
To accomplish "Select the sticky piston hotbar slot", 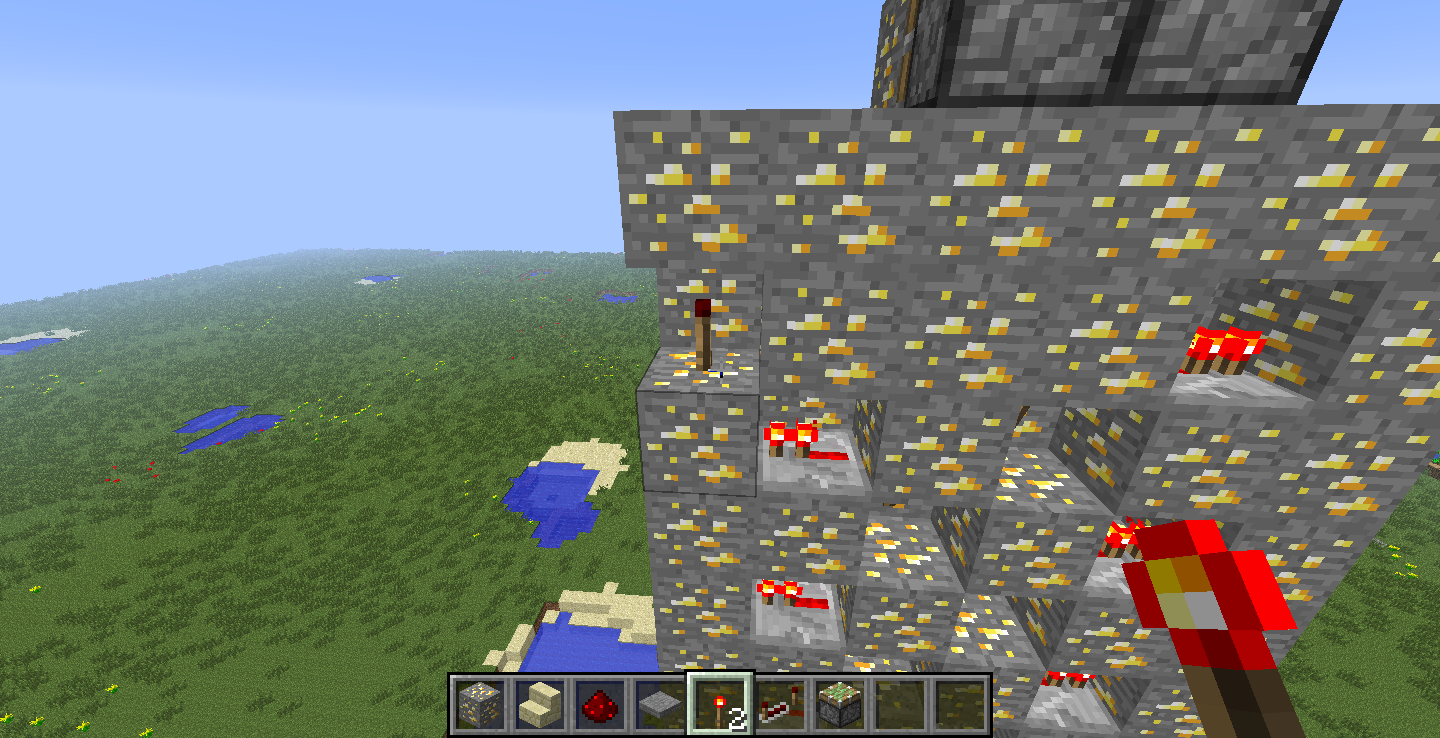I will point(840,705).
